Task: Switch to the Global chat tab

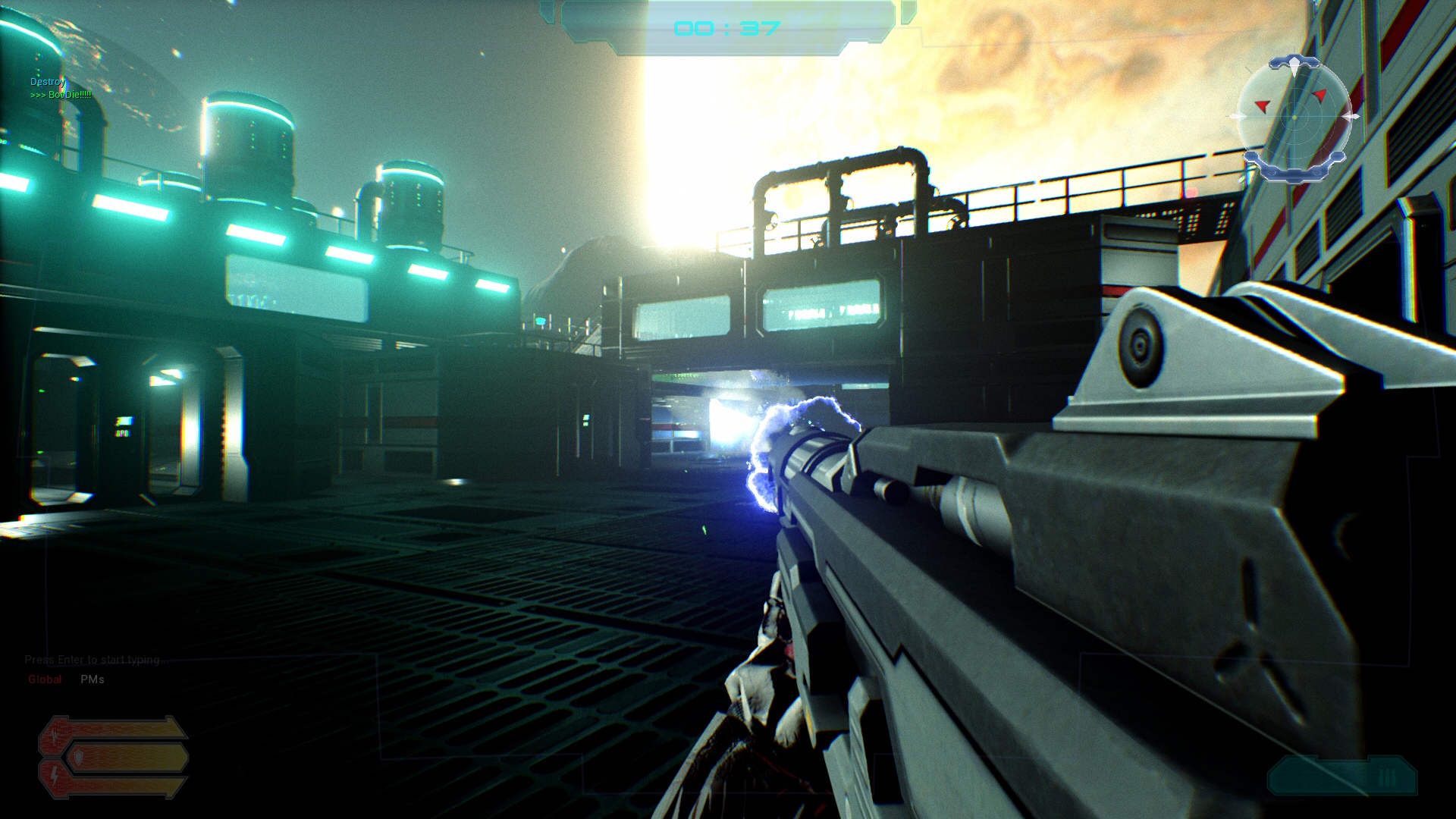Action: pyautogui.click(x=45, y=679)
